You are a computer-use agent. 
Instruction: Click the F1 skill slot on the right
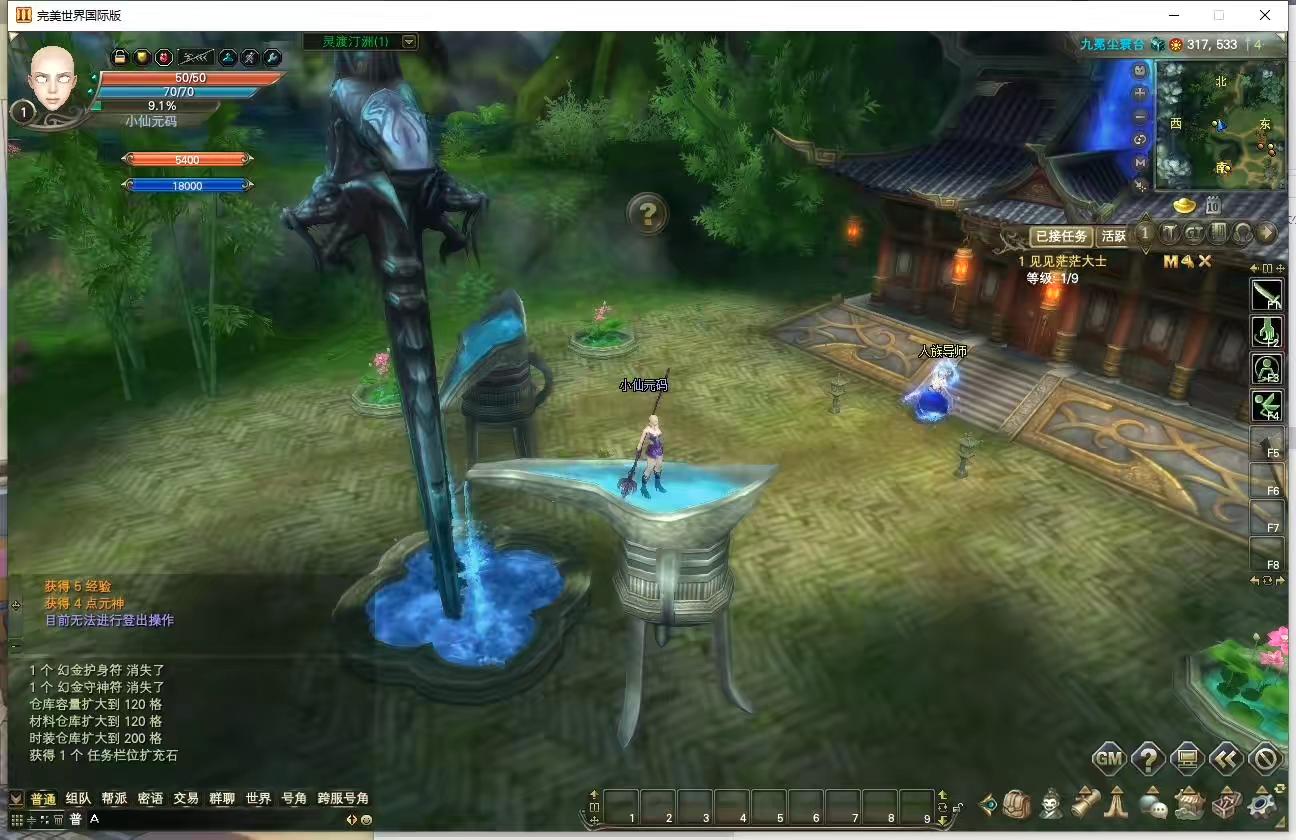(x=1268, y=295)
